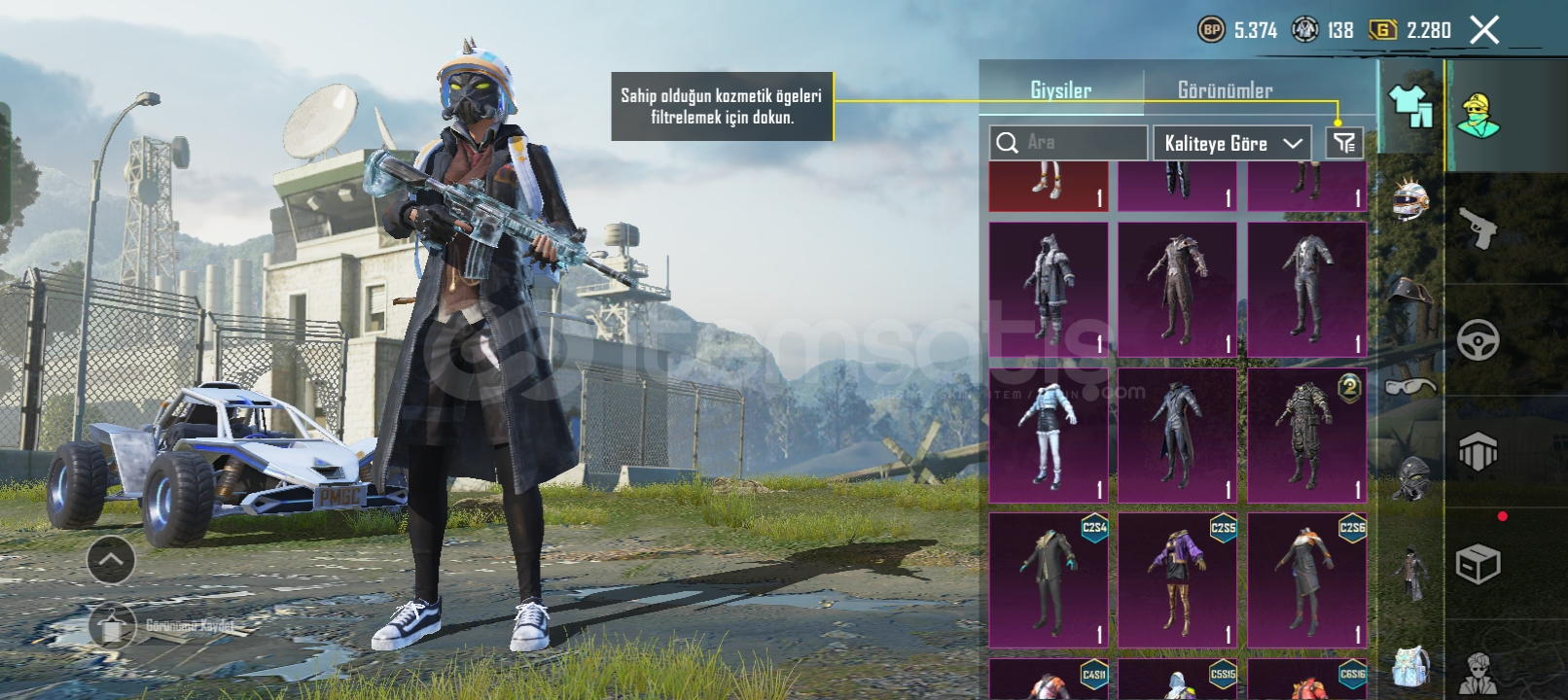Close the inventory with the X button
Viewport: 1568px width, 700px height.
click(1484, 30)
